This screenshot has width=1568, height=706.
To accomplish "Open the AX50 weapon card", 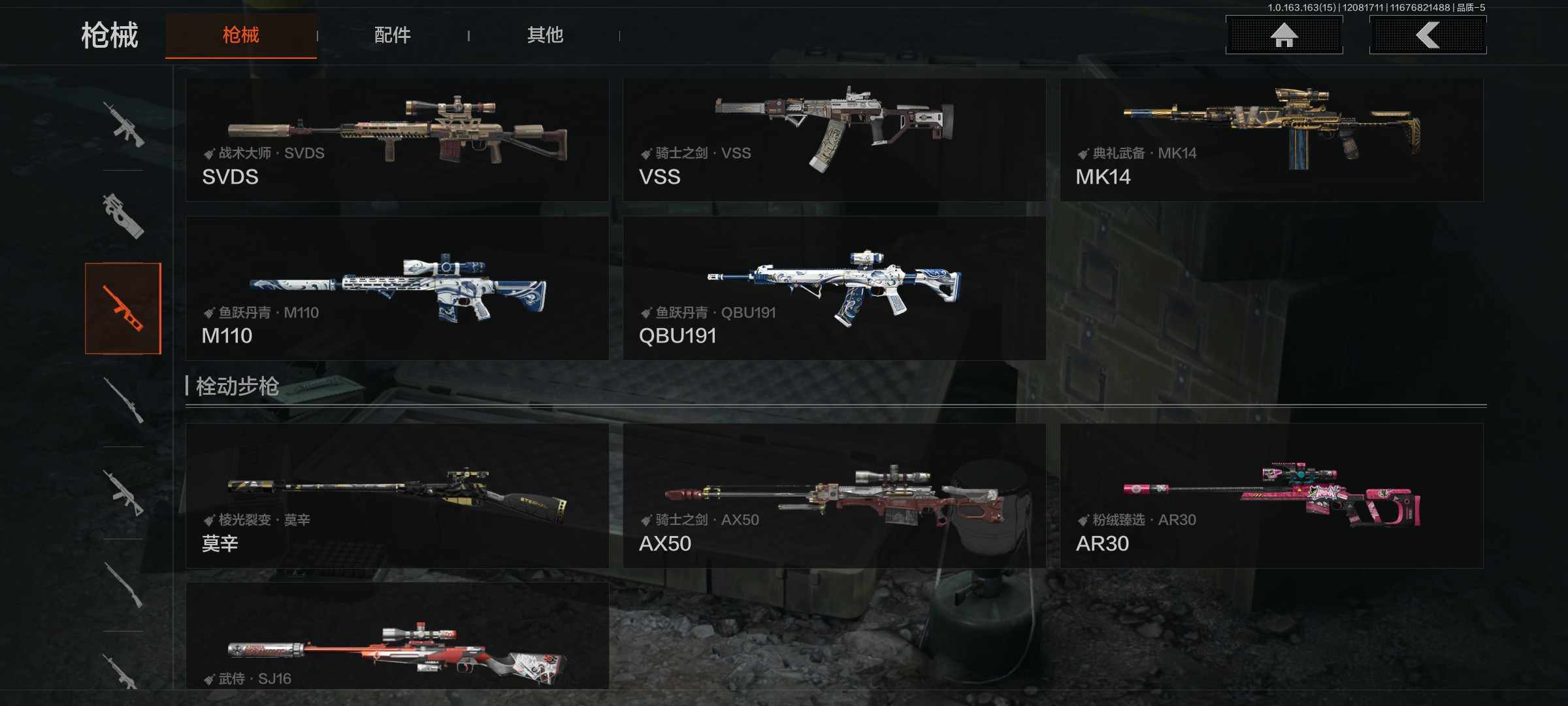I will tap(834, 496).
